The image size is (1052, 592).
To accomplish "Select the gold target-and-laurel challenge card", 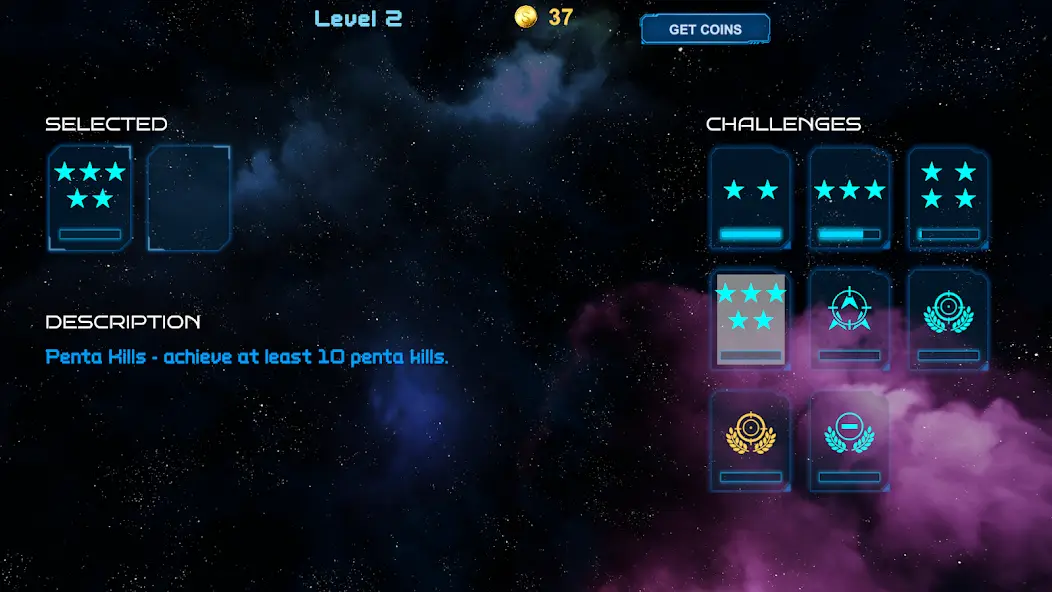I will point(750,441).
